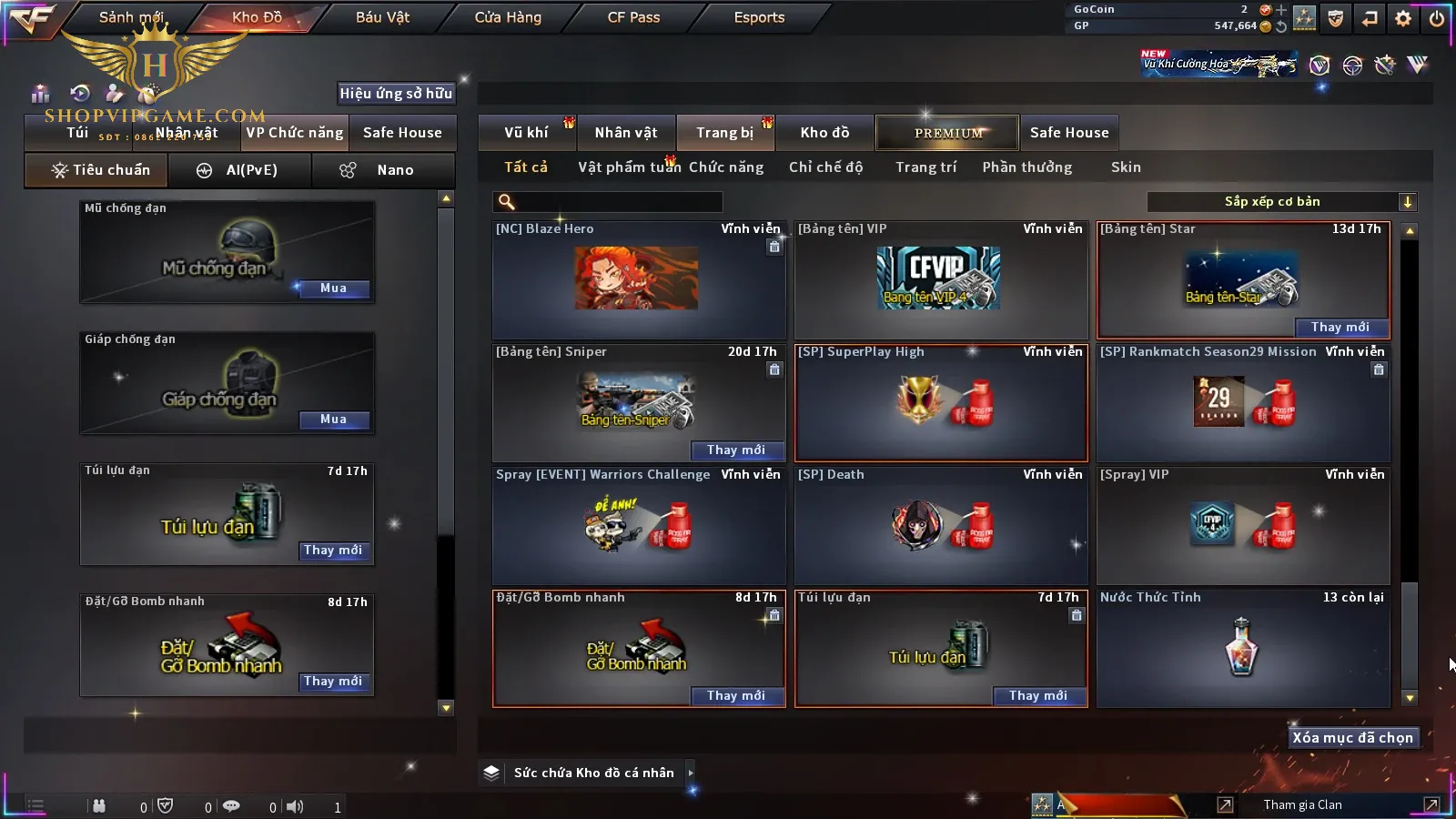Select the [NC] Blaze Hero item
1456x819 pixels.
[637, 279]
